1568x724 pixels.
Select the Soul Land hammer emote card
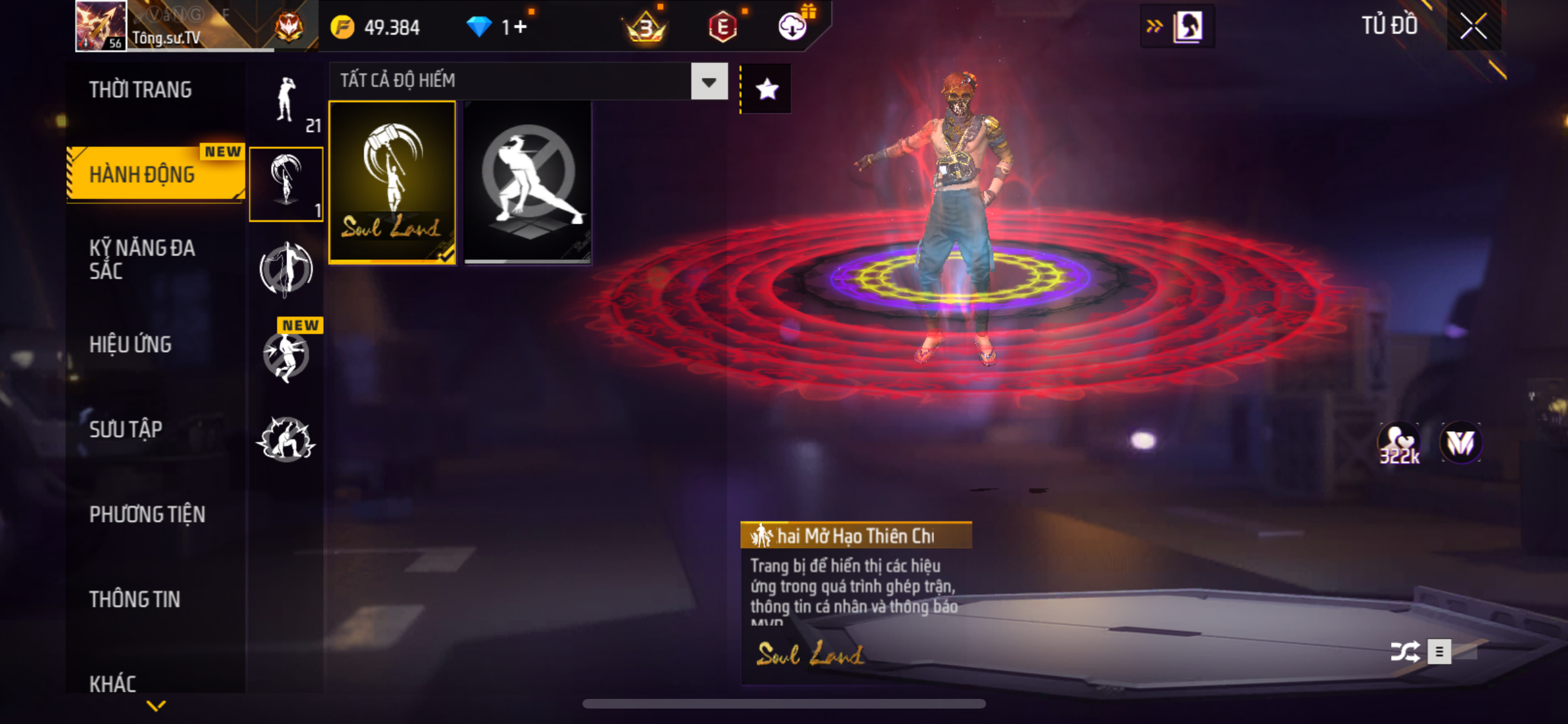[x=392, y=182]
